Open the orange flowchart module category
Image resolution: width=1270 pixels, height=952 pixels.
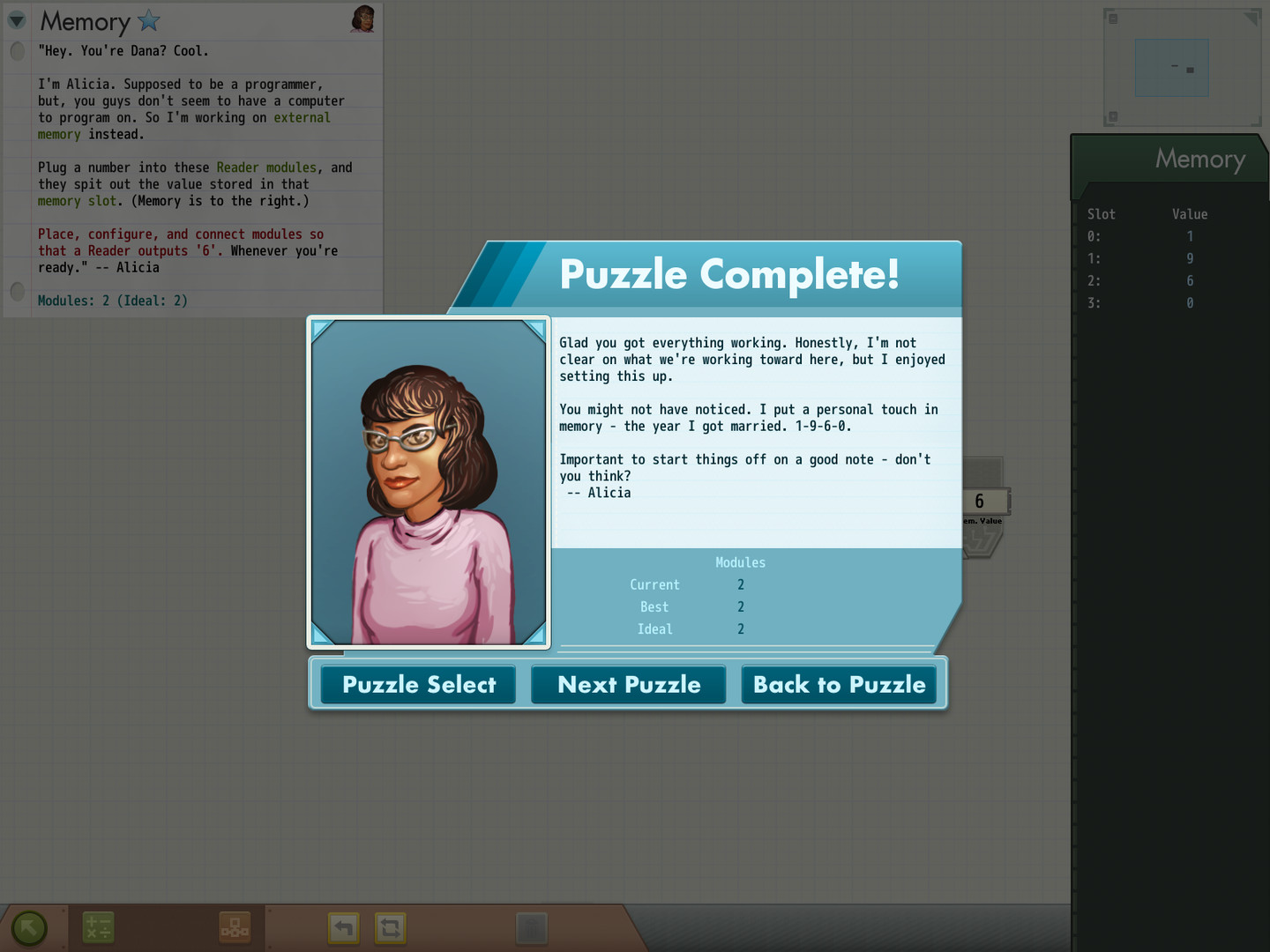click(235, 927)
